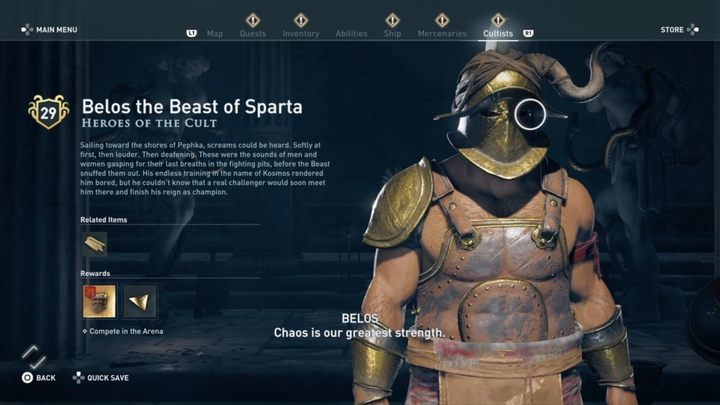Inspect the legendary armor reward slot
The image size is (720, 405).
tap(99, 300)
